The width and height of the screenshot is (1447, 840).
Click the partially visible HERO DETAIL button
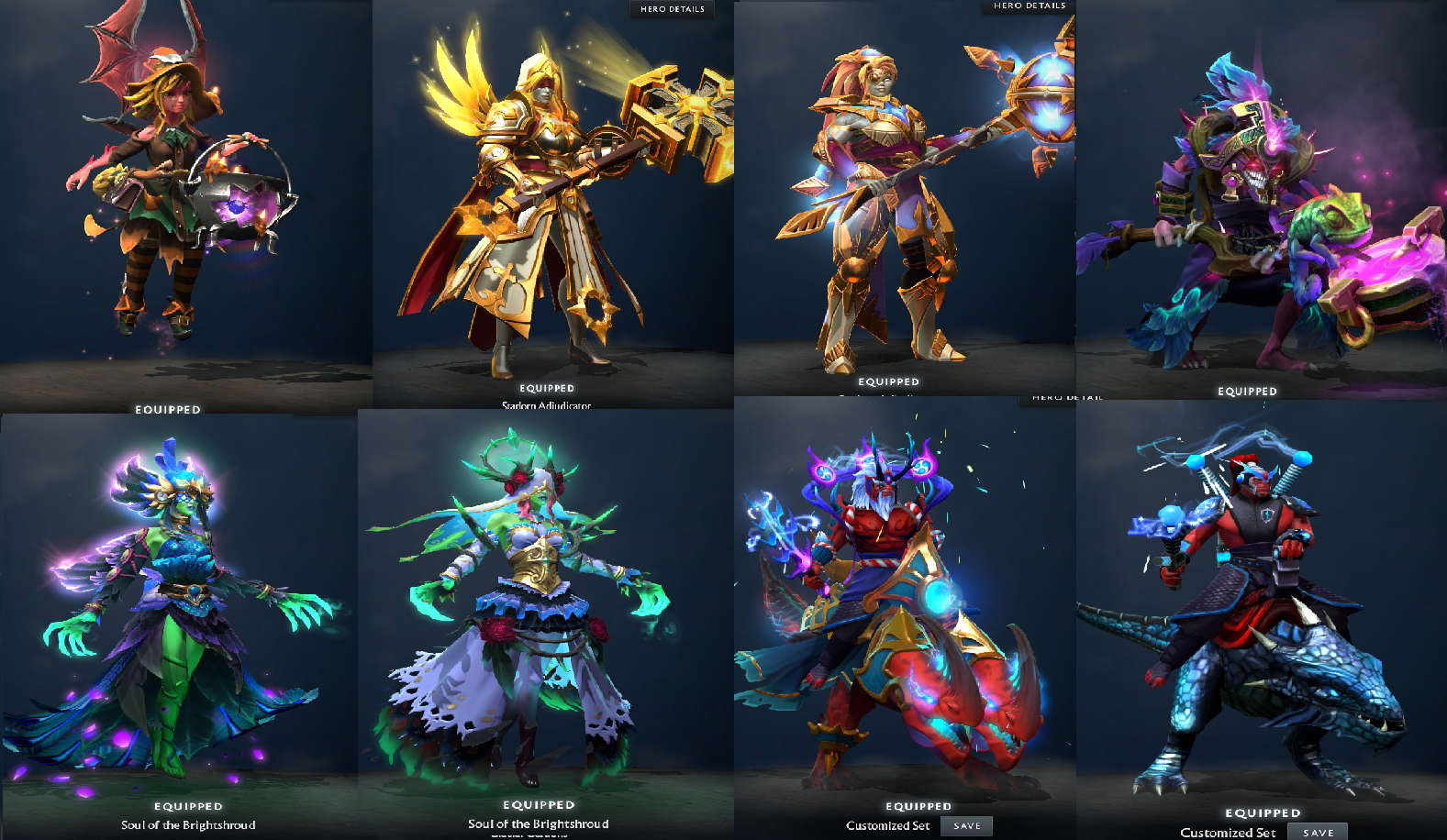tap(1066, 397)
